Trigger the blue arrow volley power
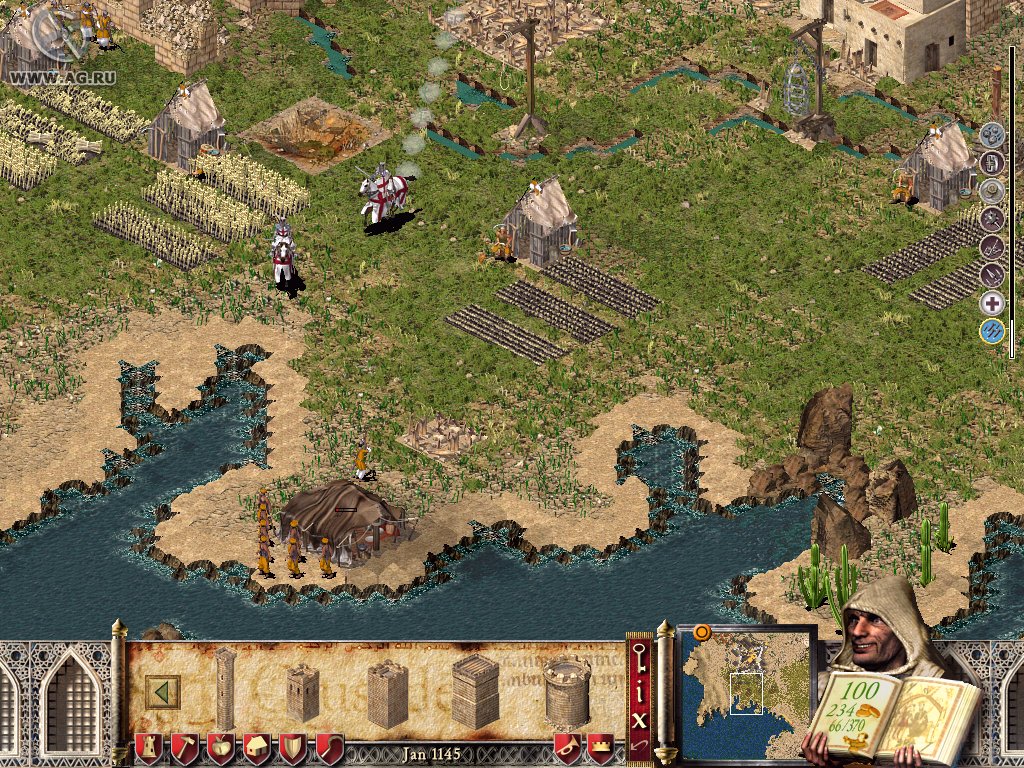Image resolution: width=1024 pixels, height=768 pixels. coord(991,331)
